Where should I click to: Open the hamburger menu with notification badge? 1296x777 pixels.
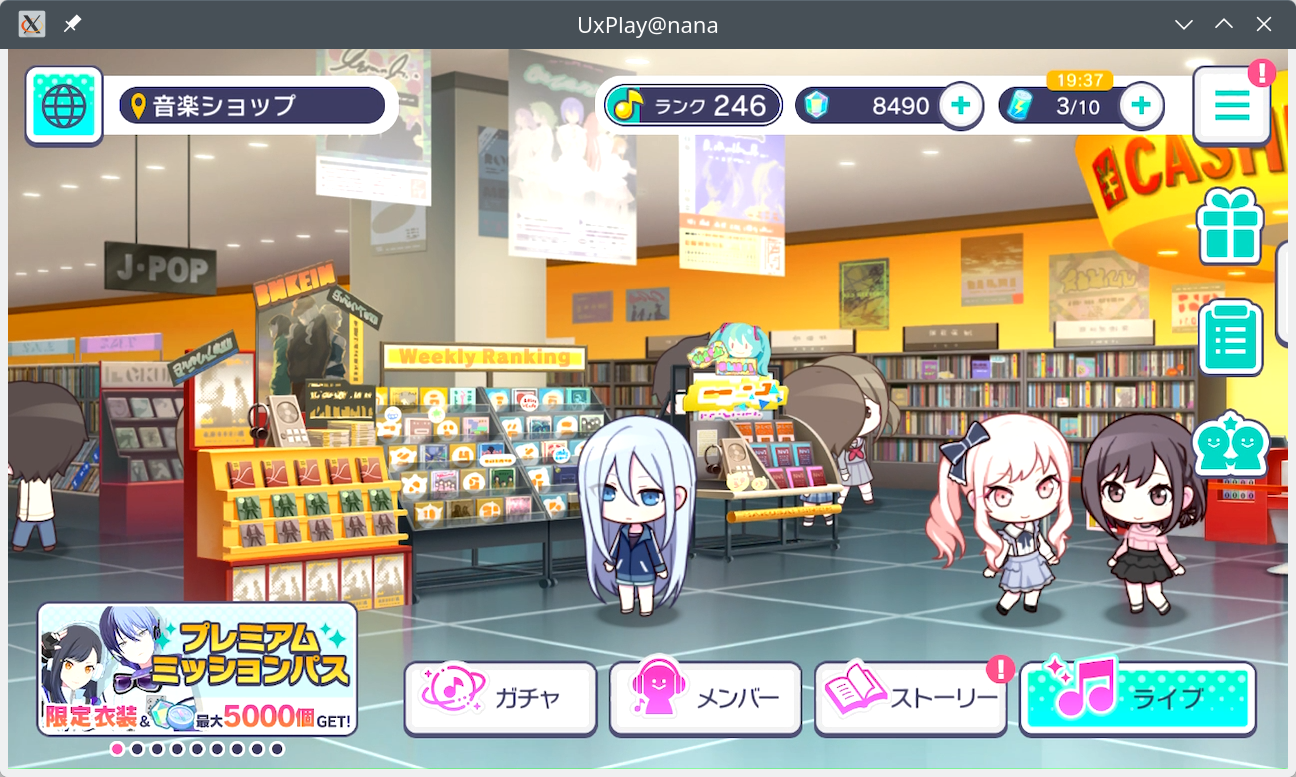(x=1232, y=104)
